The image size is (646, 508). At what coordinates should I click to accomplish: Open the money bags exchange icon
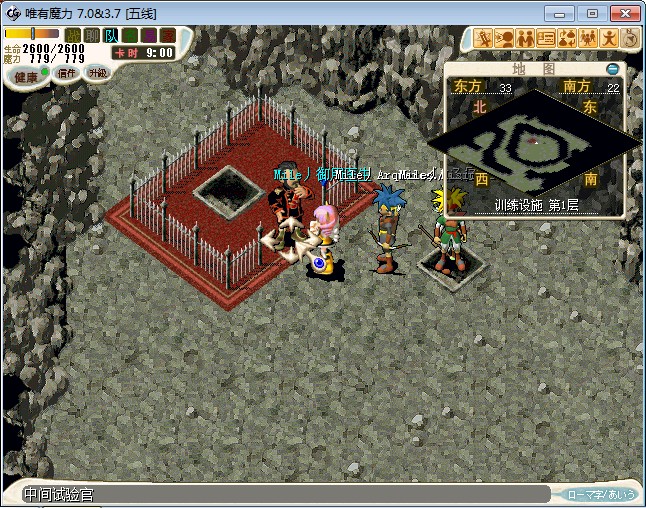(x=568, y=39)
